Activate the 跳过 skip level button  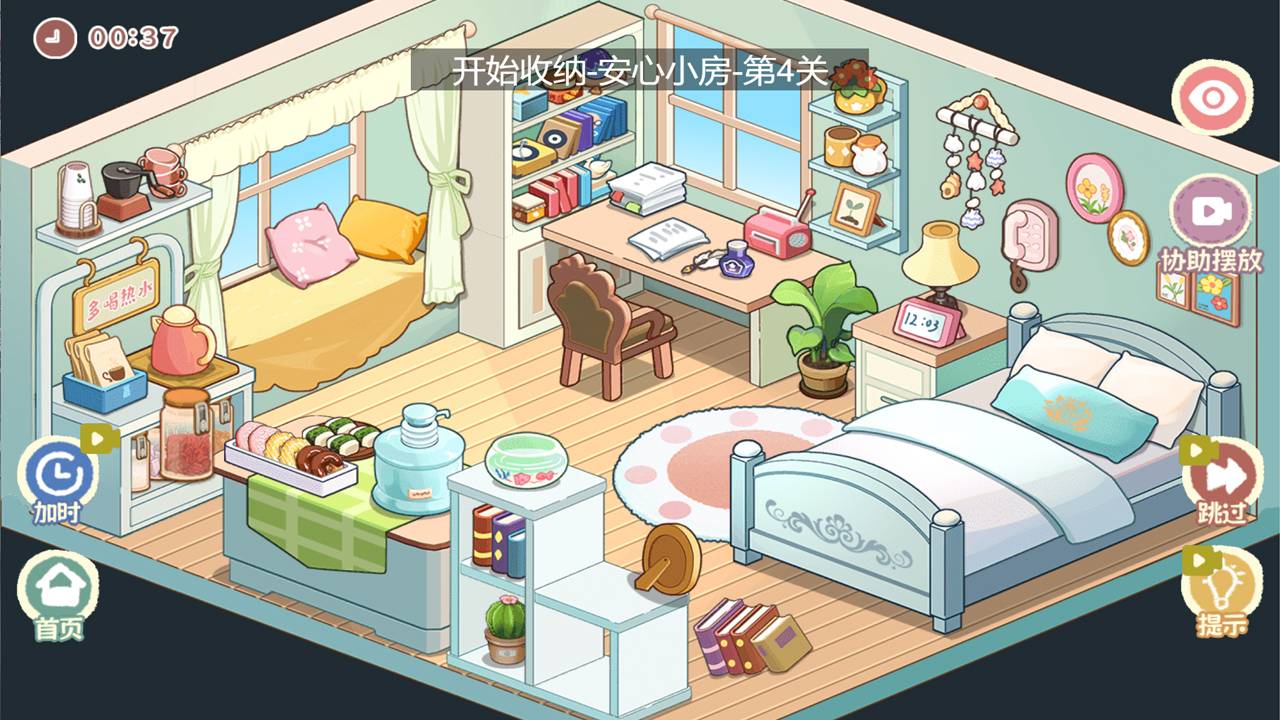tap(1222, 479)
